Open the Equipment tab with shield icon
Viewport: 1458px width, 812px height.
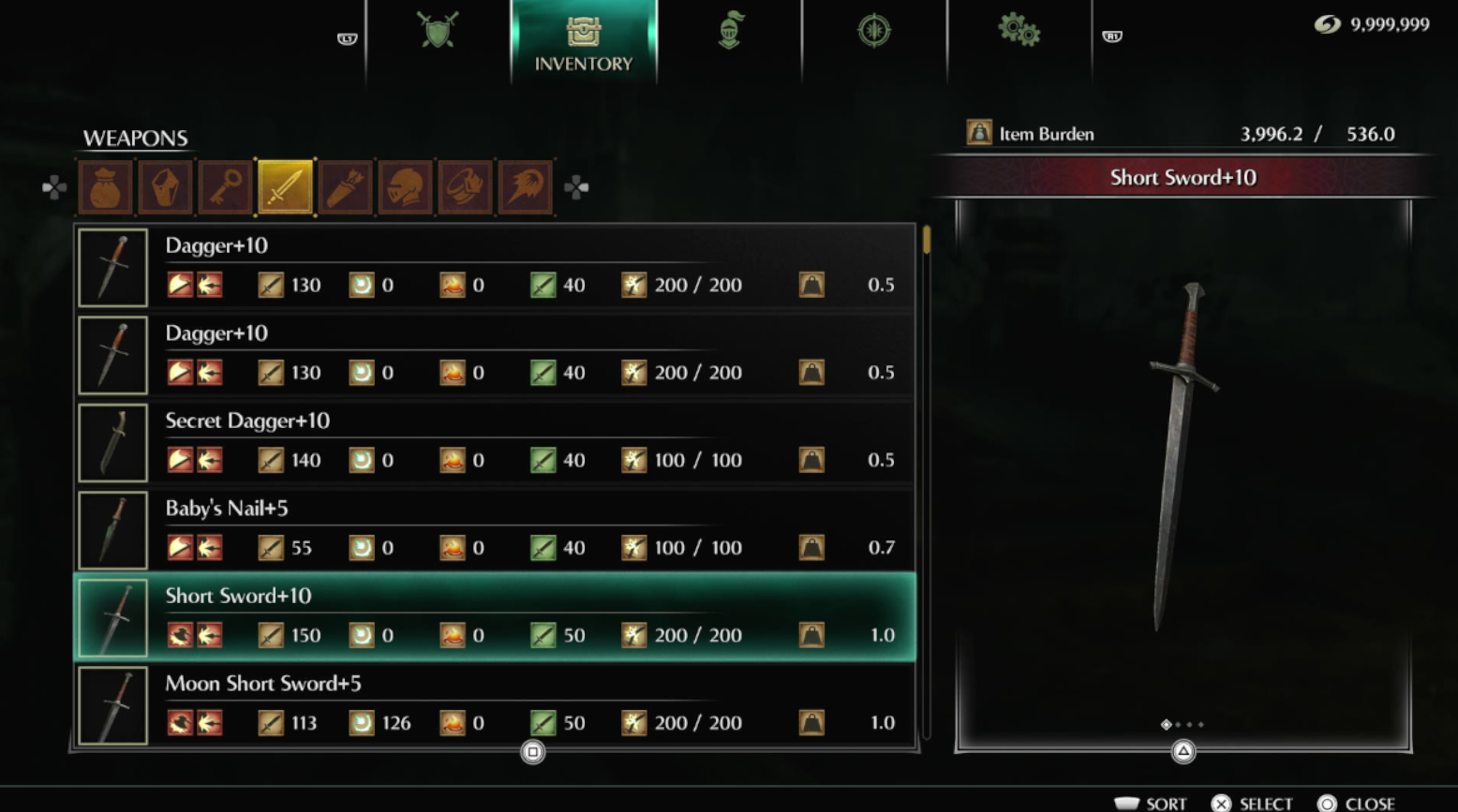coord(438,32)
